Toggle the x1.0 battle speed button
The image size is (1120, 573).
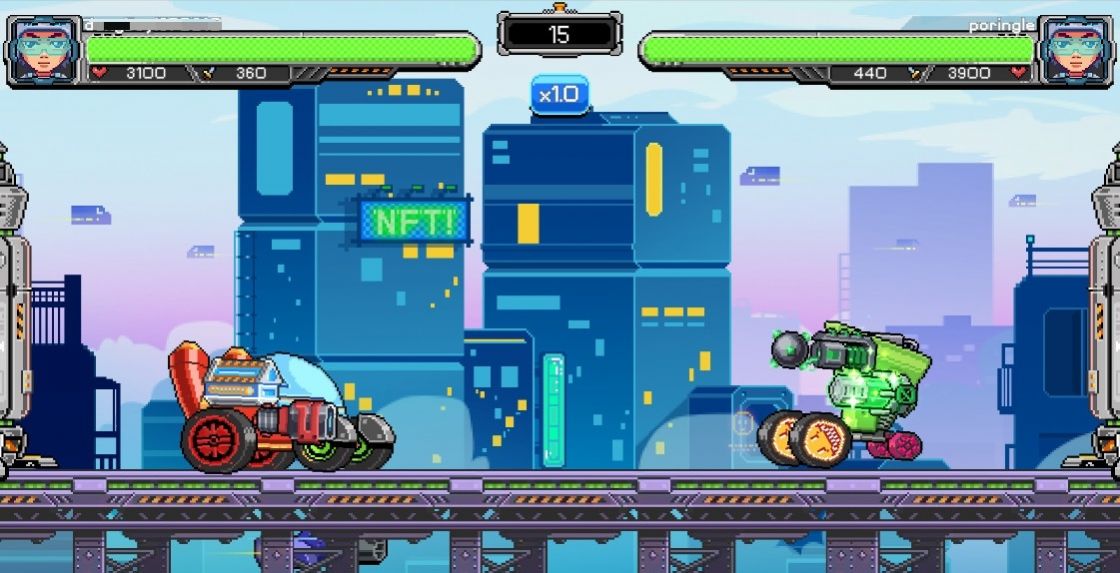(x=559, y=95)
